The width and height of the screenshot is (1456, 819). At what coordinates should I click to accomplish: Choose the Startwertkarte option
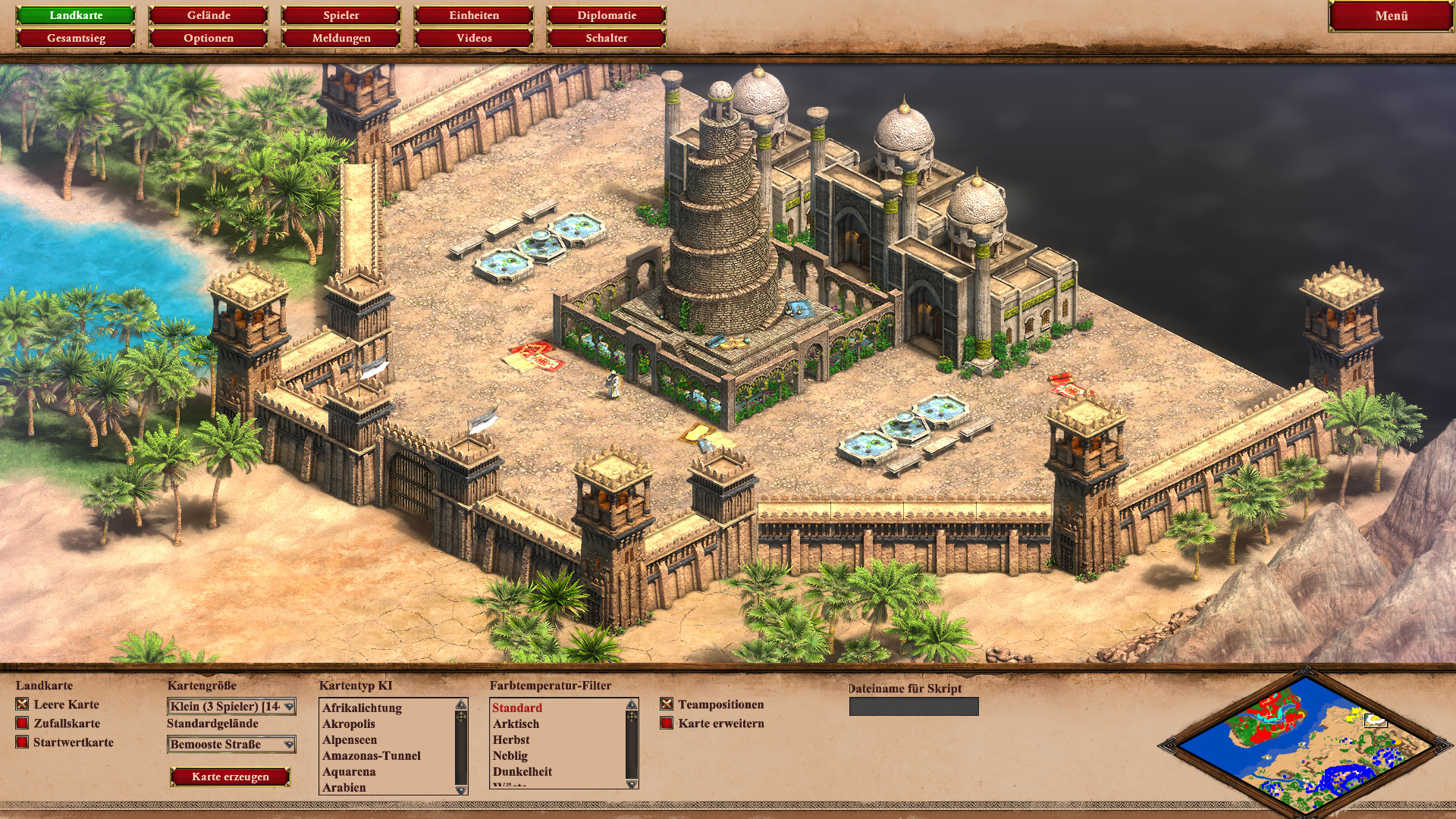click(x=23, y=742)
